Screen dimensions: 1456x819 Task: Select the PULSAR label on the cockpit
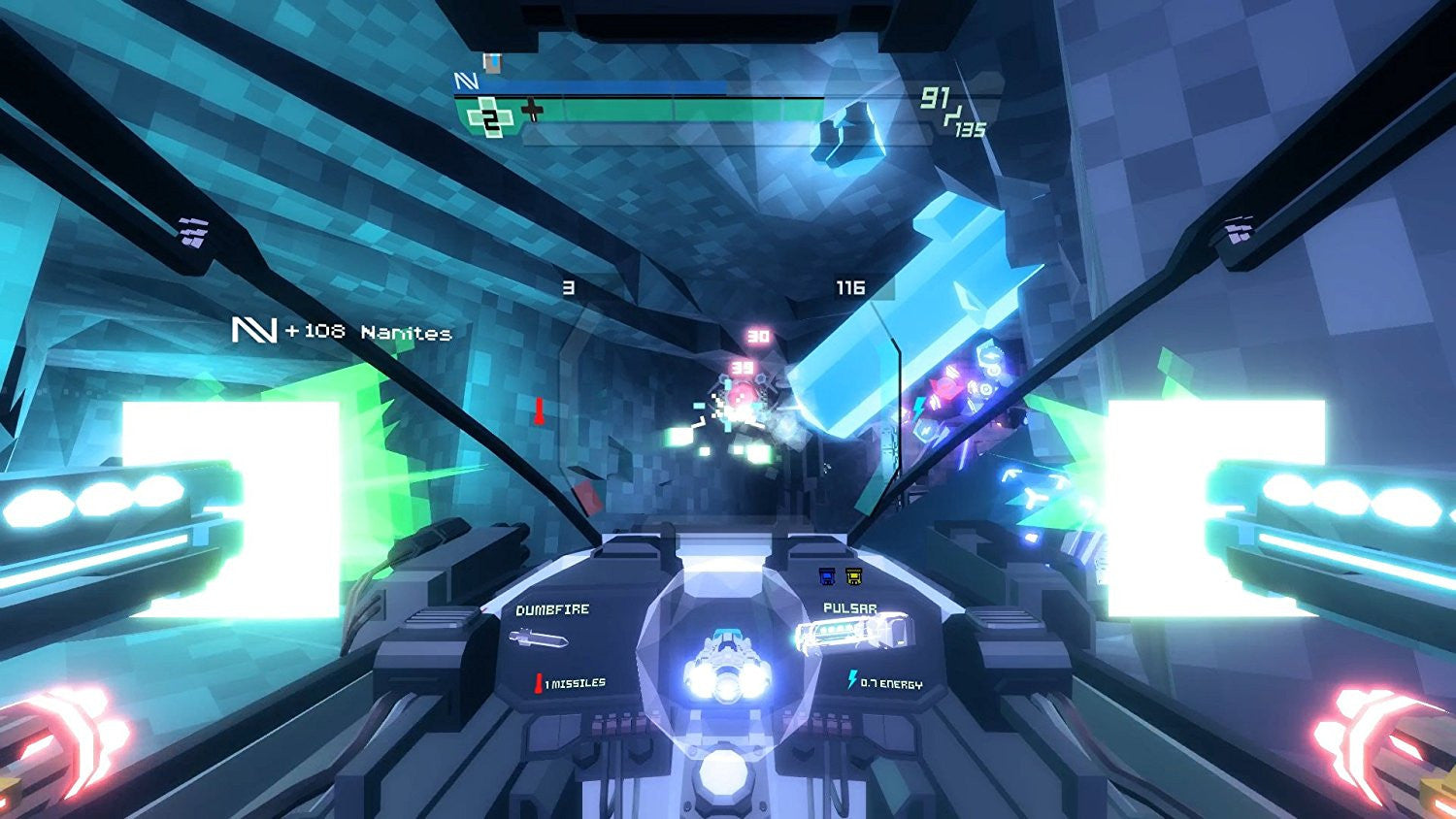click(849, 607)
